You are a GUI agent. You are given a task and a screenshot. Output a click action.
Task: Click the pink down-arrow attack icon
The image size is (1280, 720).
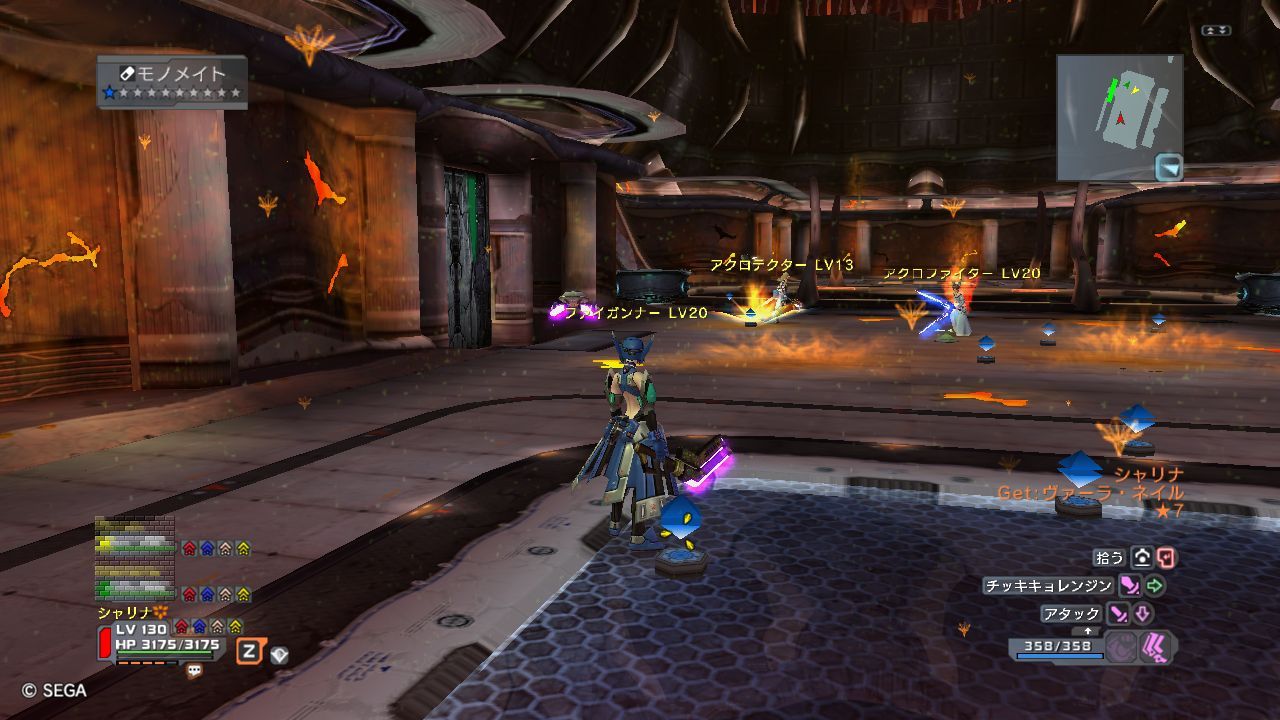click(1143, 614)
